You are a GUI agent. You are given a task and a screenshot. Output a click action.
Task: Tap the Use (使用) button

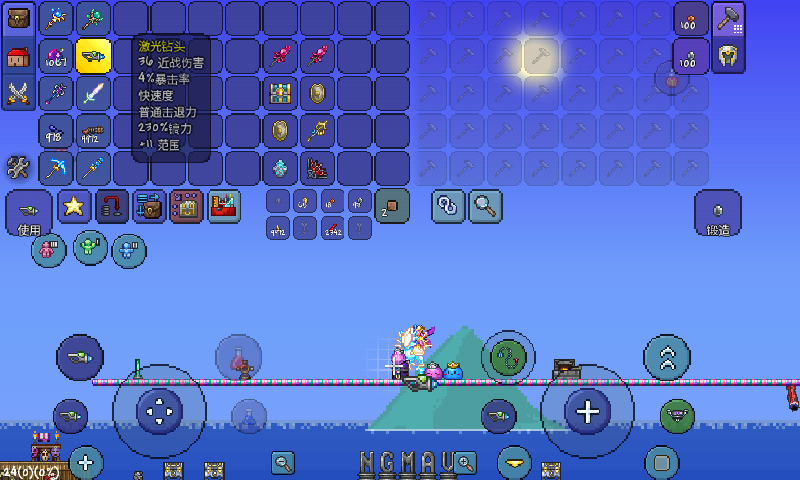coord(29,212)
